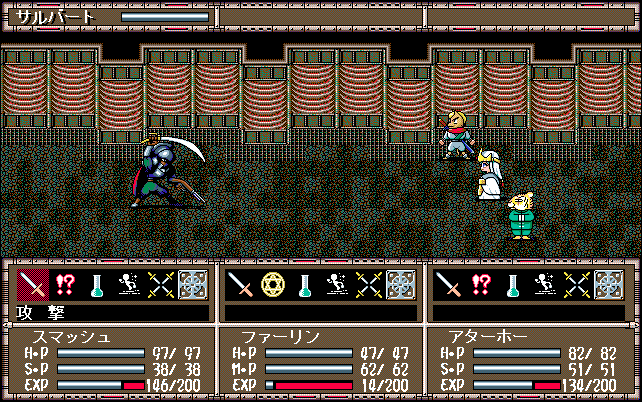Select Smash's highlighted sword attack command
The image size is (642, 402).
(33, 286)
